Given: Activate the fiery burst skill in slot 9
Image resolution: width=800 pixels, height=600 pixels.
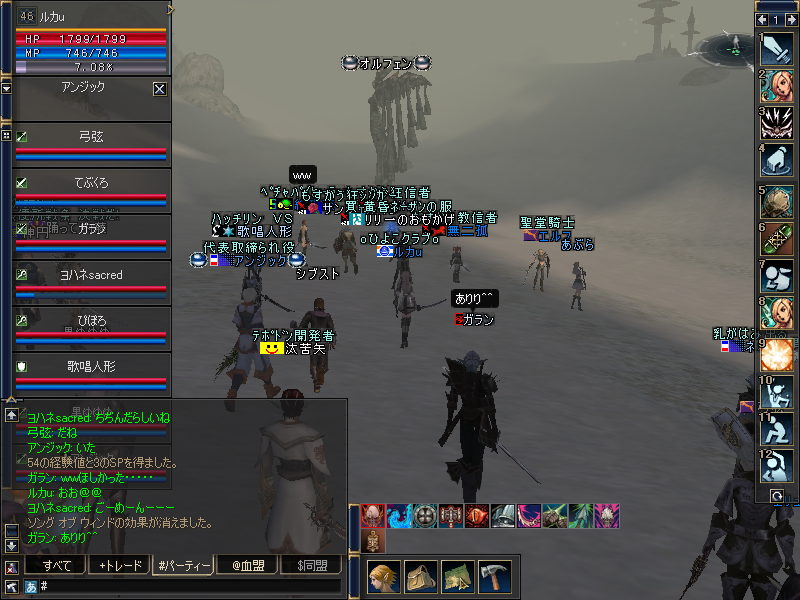Looking at the screenshot, I should (x=777, y=355).
